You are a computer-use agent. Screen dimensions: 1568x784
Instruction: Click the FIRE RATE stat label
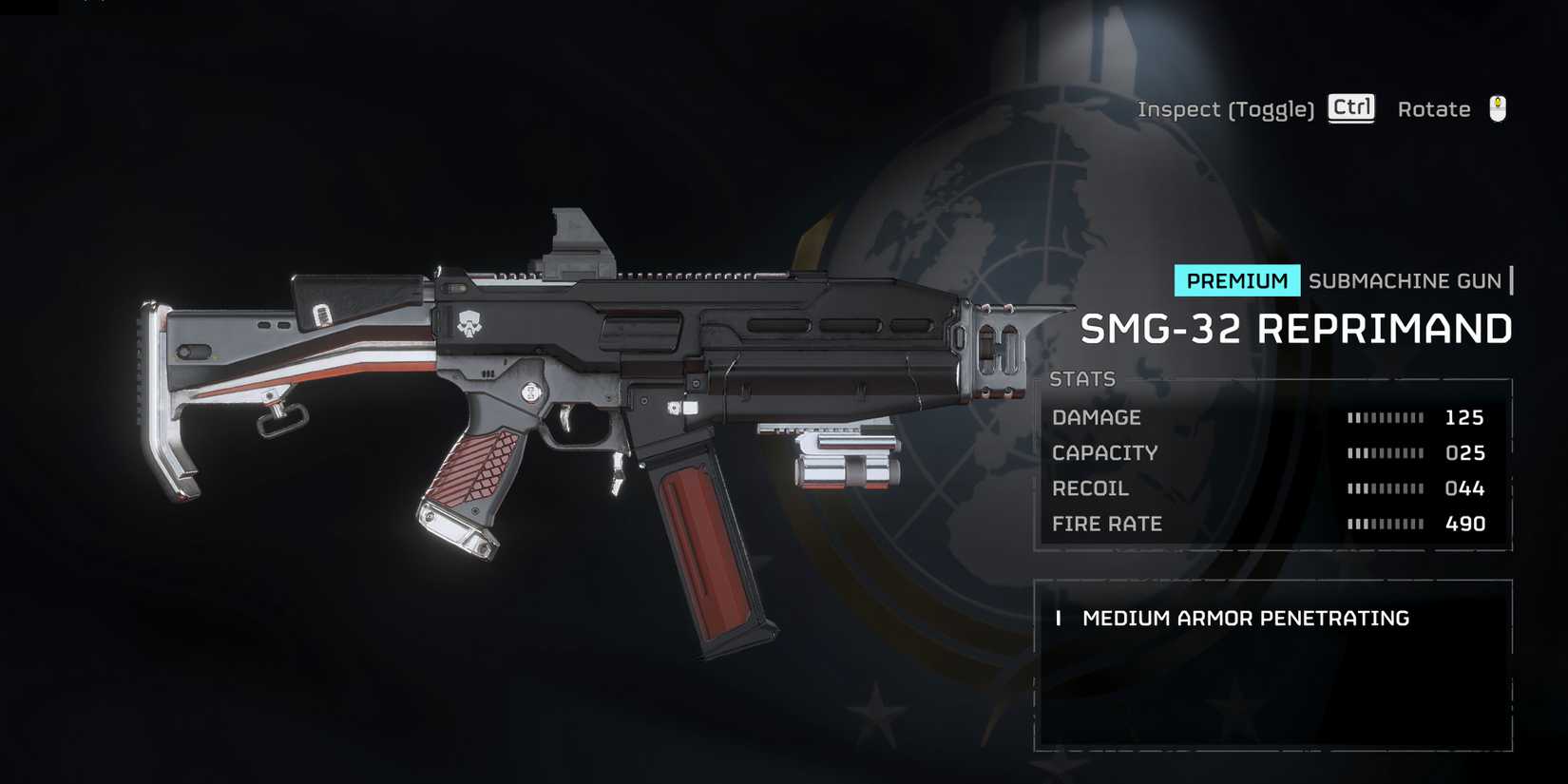pos(1107,524)
